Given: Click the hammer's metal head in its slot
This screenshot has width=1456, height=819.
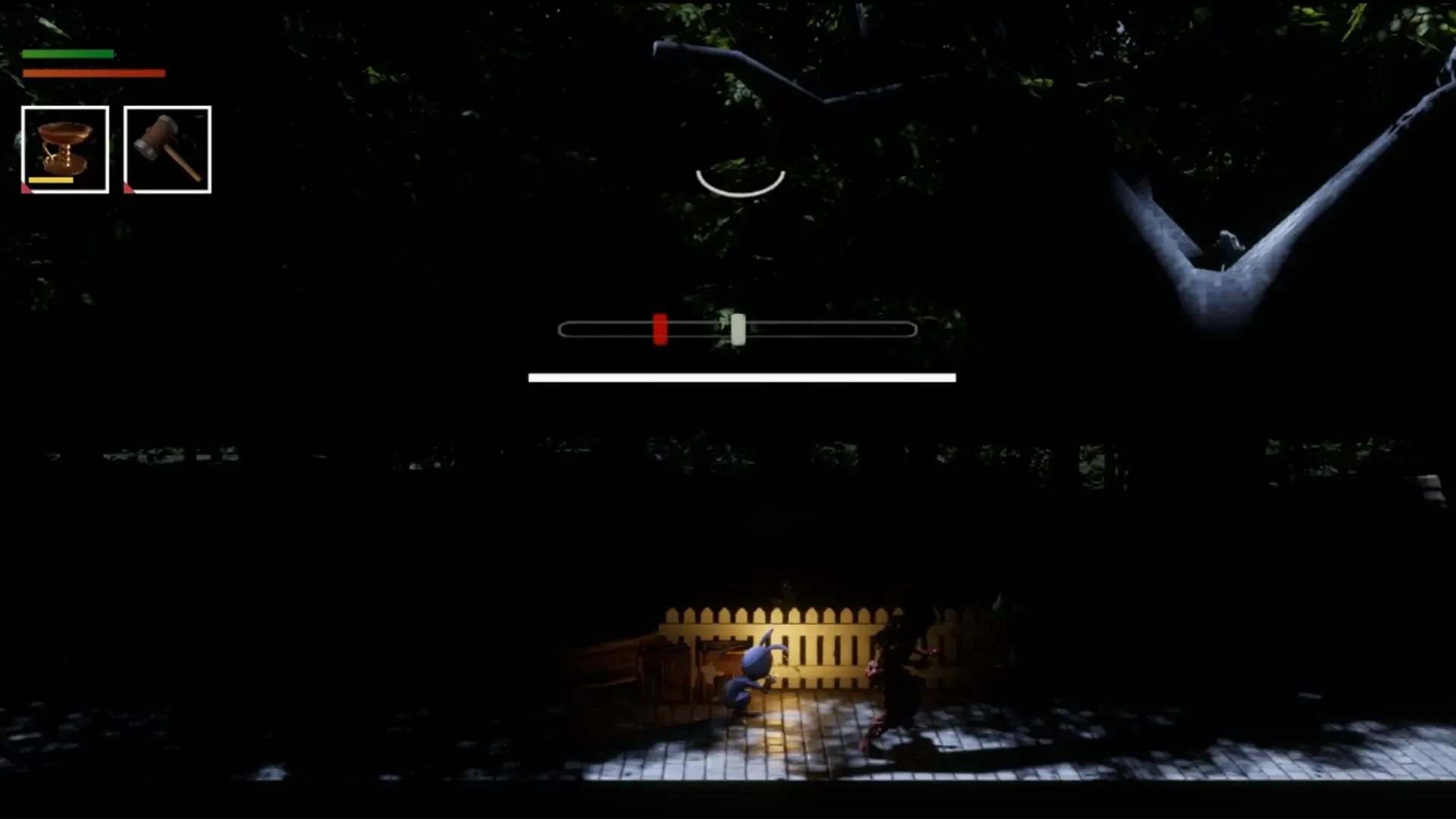Looking at the screenshot, I should (155, 136).
